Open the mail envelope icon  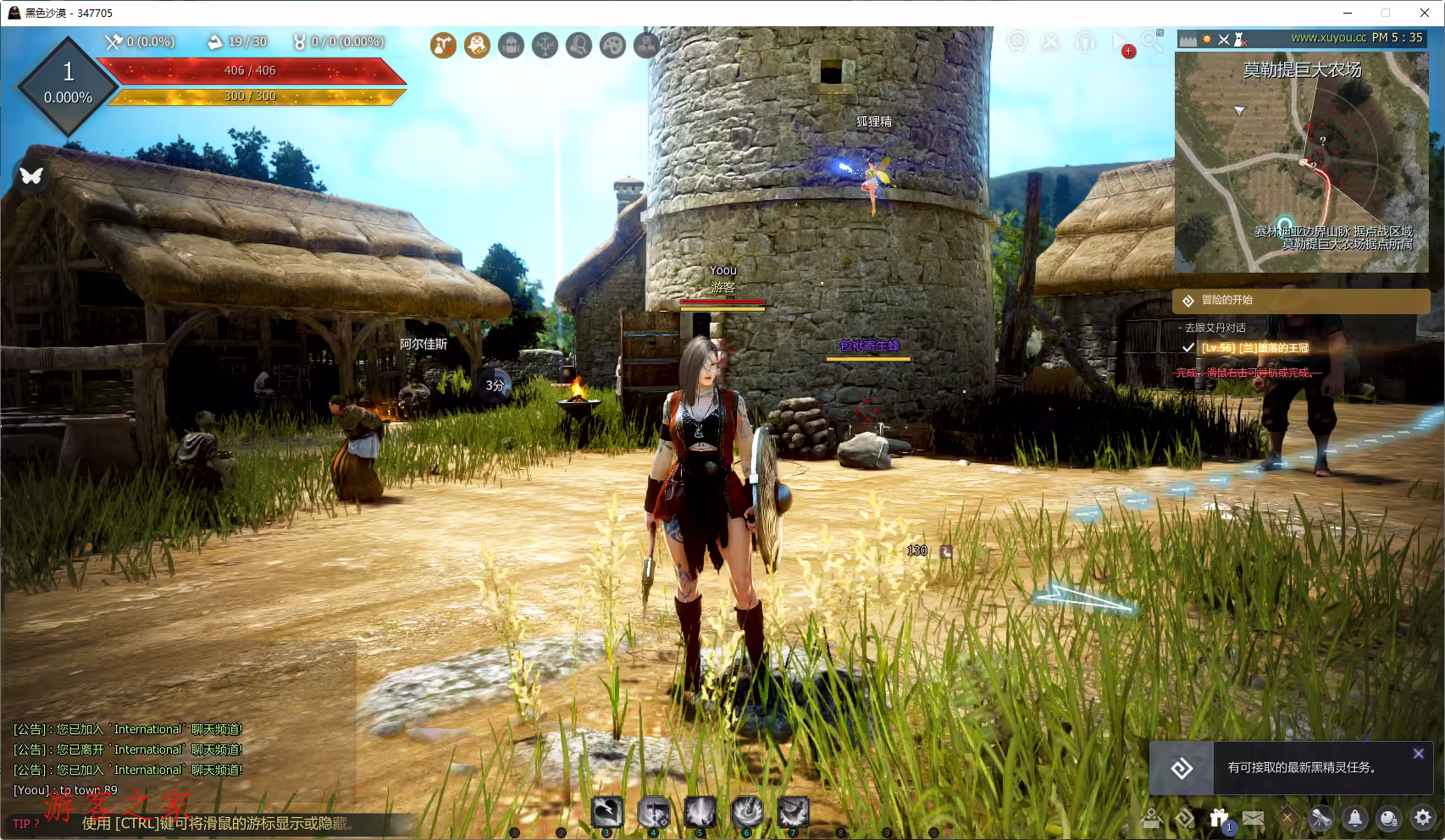[1253, 818]
